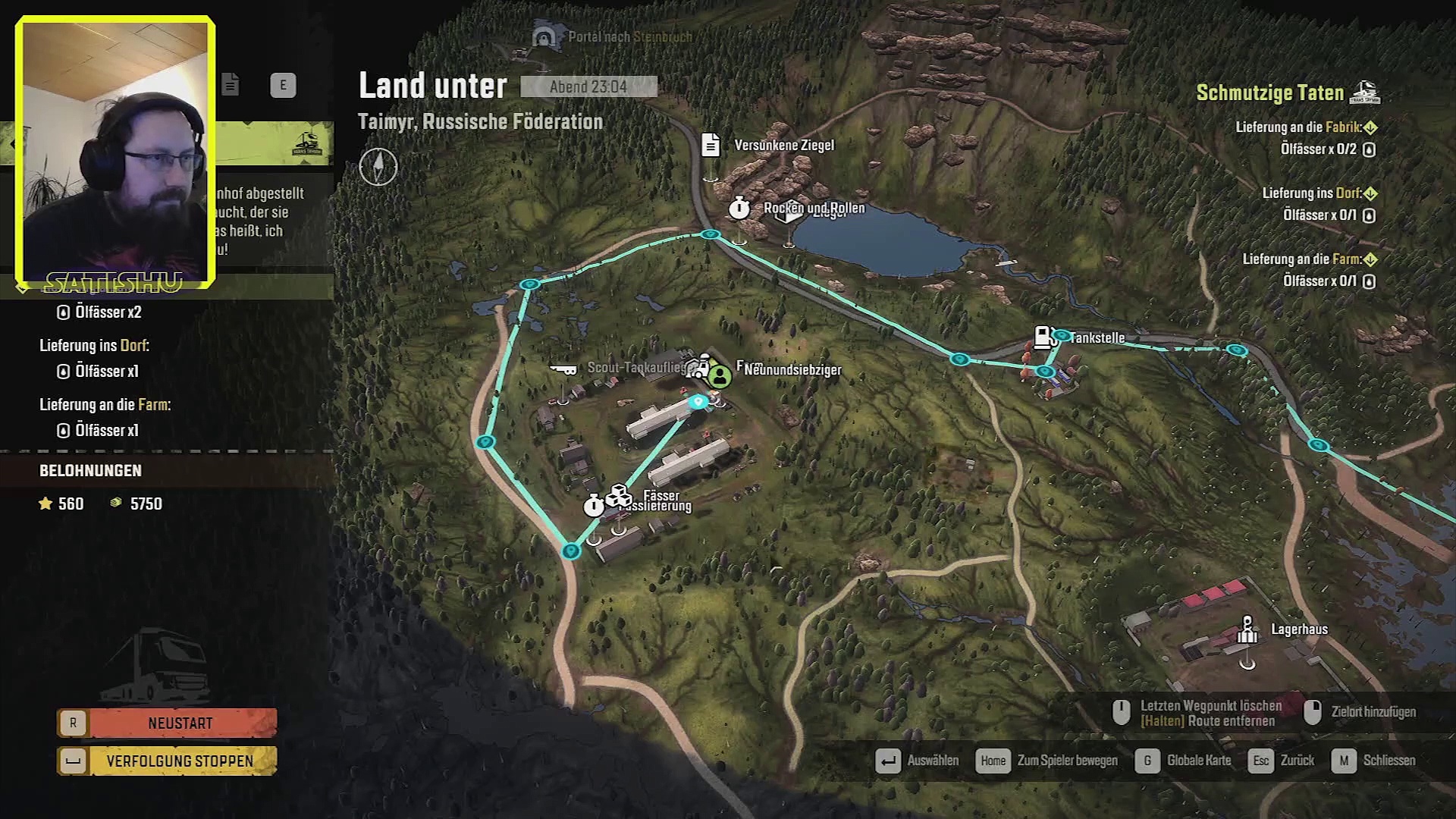Select the Rocken und Rollen stopwatch marker
This screenshot has width=1456, height=819.
[739, 208]
